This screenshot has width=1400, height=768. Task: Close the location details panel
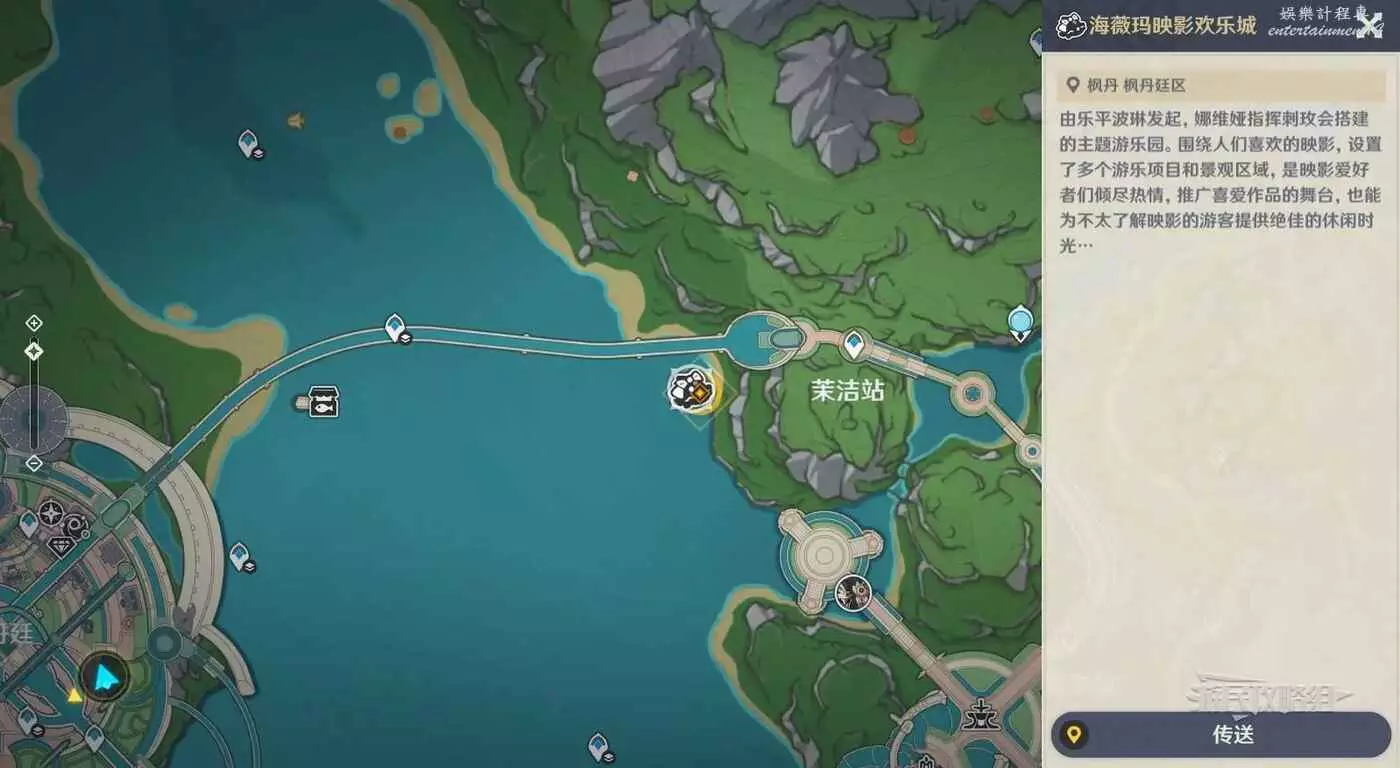pos(1368,25)
